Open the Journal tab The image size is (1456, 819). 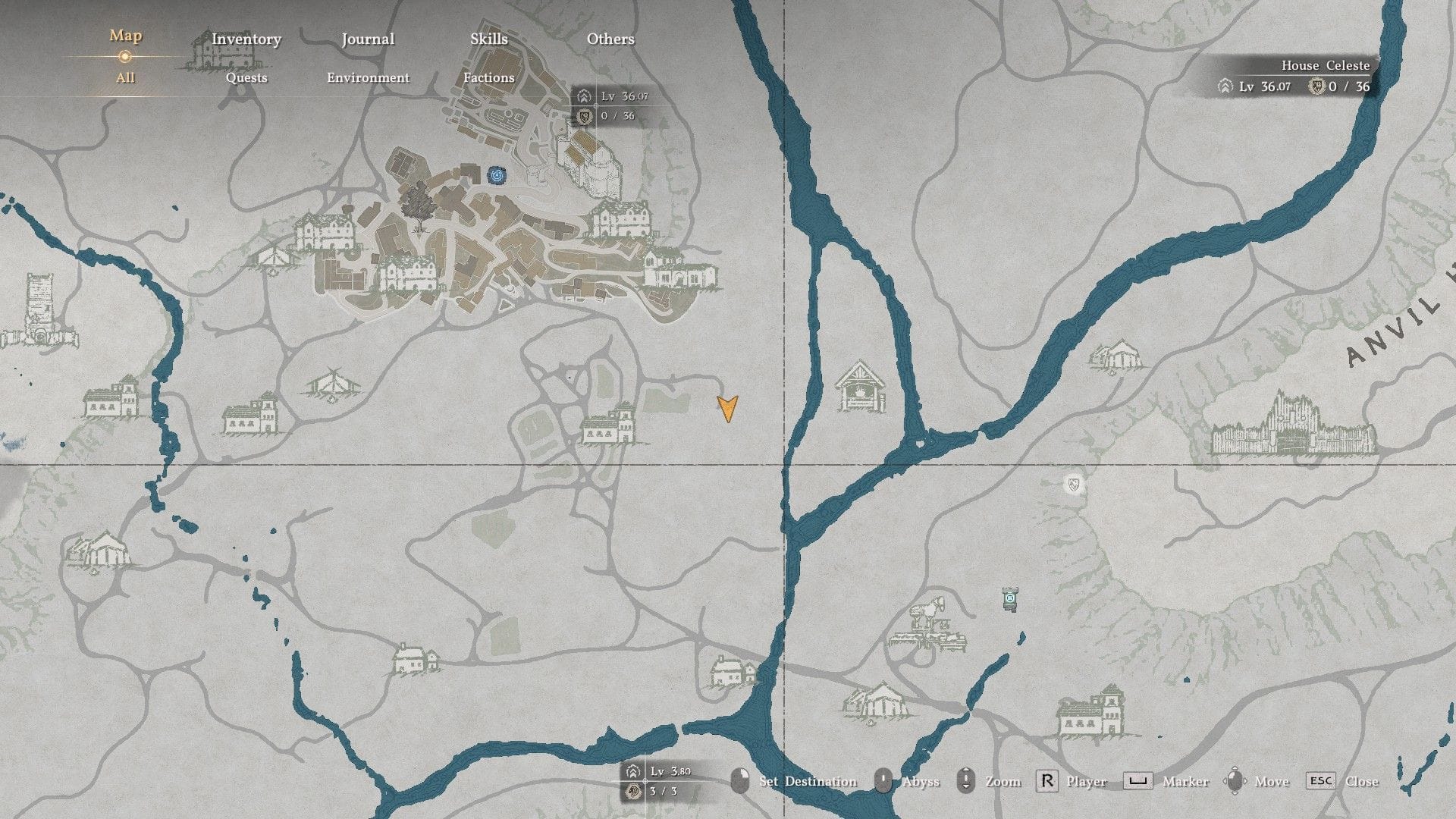[368, 39]
